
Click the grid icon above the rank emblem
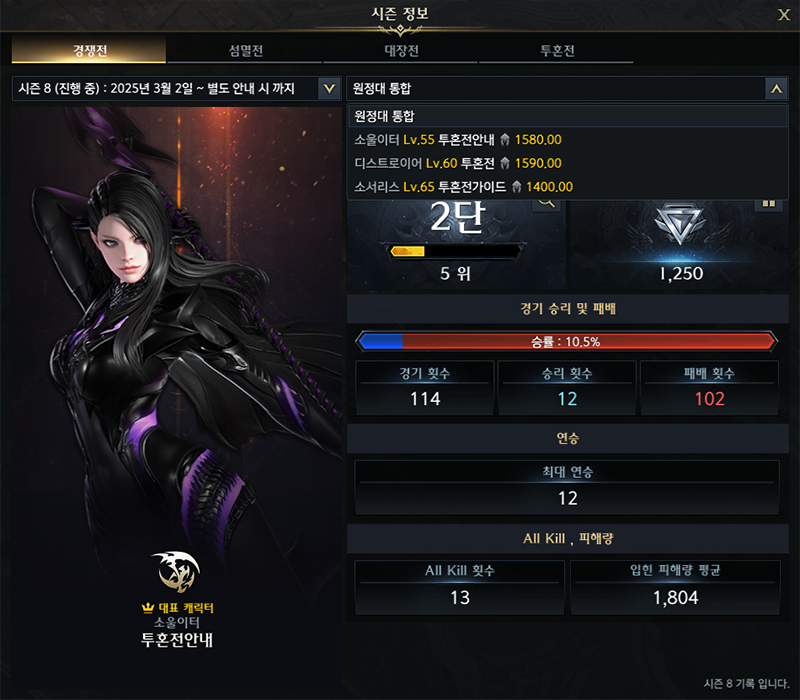point(769,203)
